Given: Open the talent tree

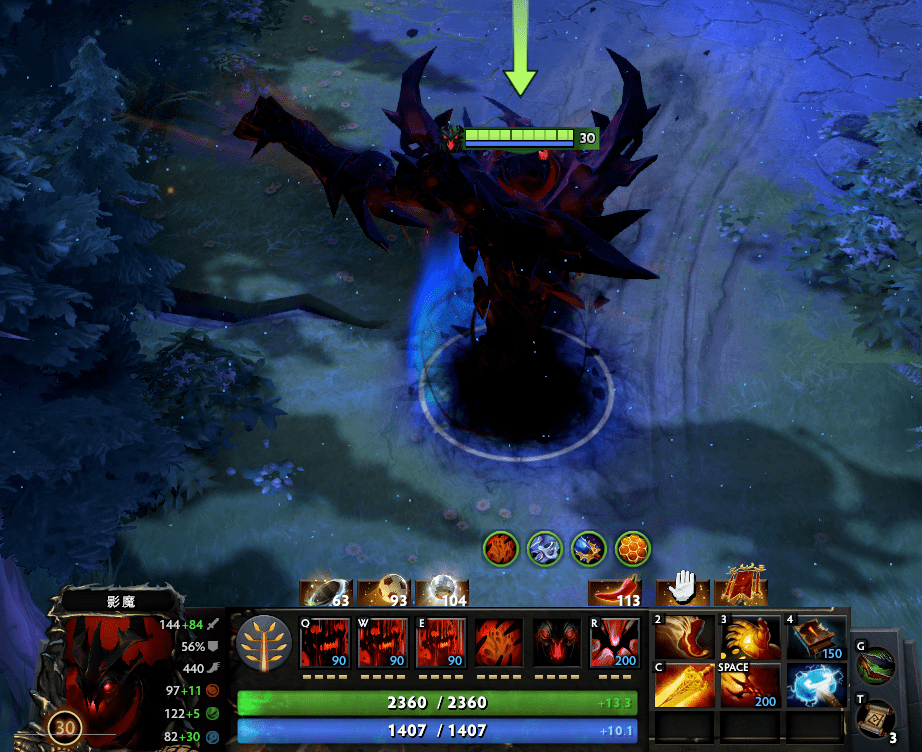Looking at the screenshot, I should tap(265, 642).
